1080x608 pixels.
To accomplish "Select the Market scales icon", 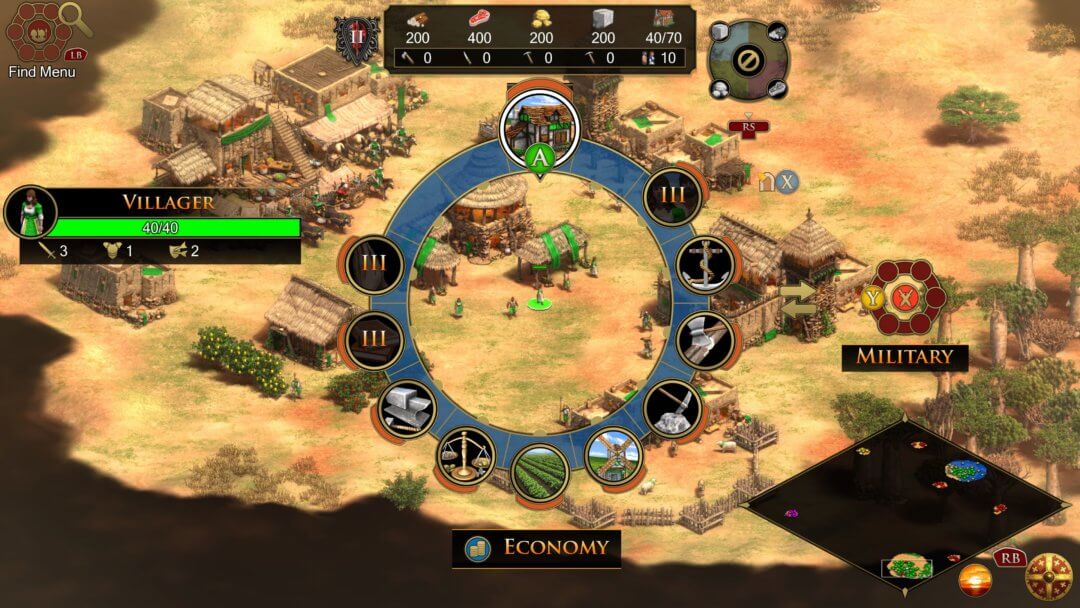I will tap(465, 456).
